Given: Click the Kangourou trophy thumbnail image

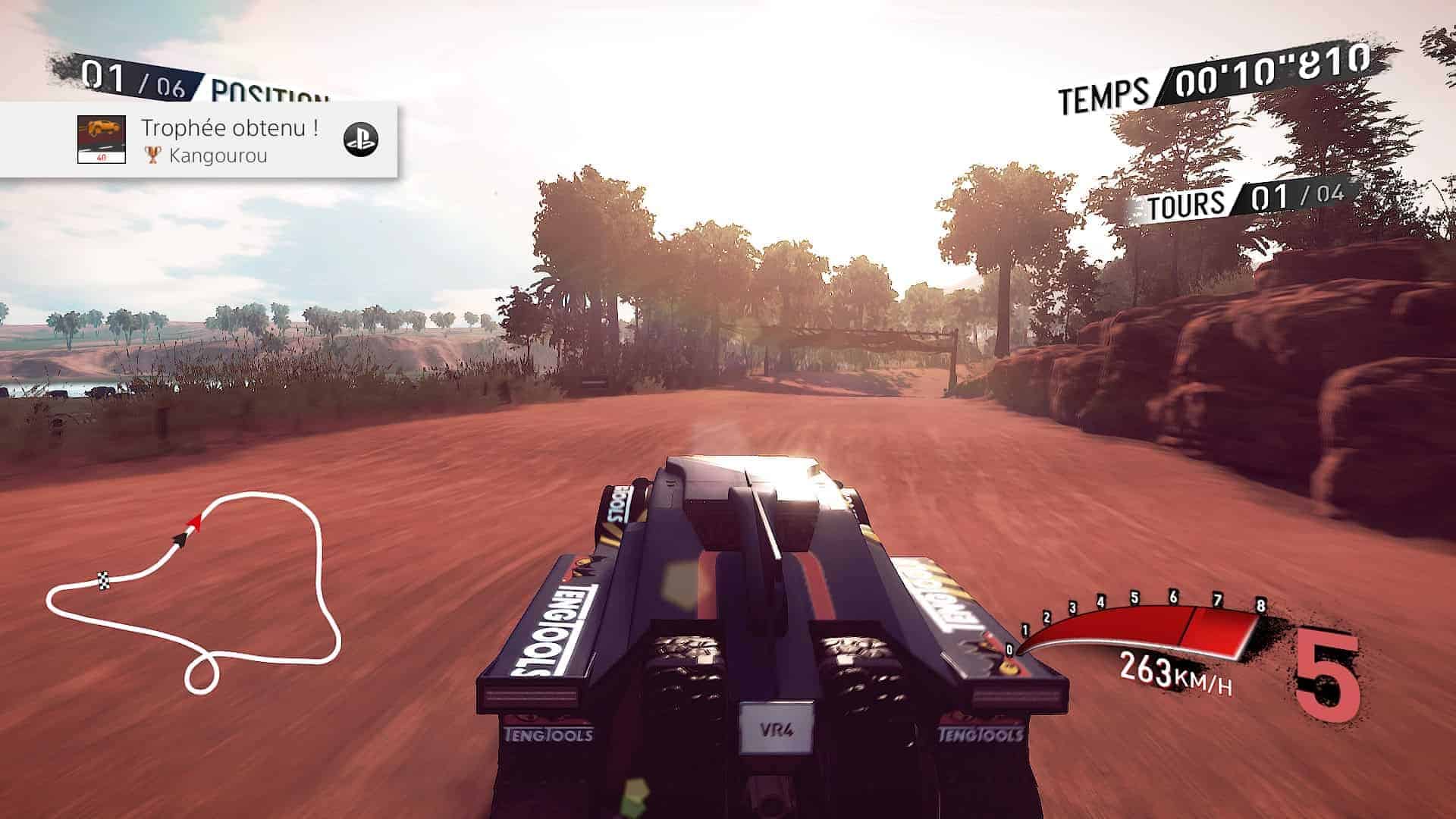Looking at the screenshot, I should point(102,140).
